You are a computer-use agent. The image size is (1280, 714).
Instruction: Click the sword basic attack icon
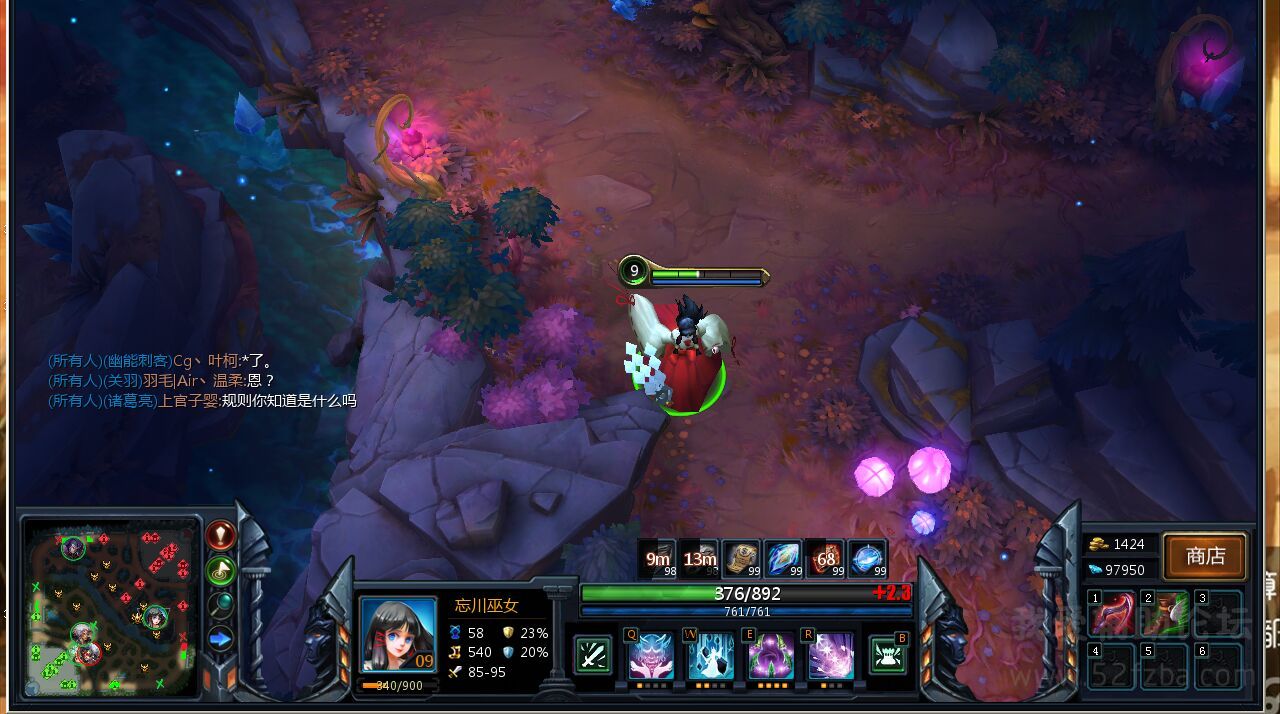(593, 656)
